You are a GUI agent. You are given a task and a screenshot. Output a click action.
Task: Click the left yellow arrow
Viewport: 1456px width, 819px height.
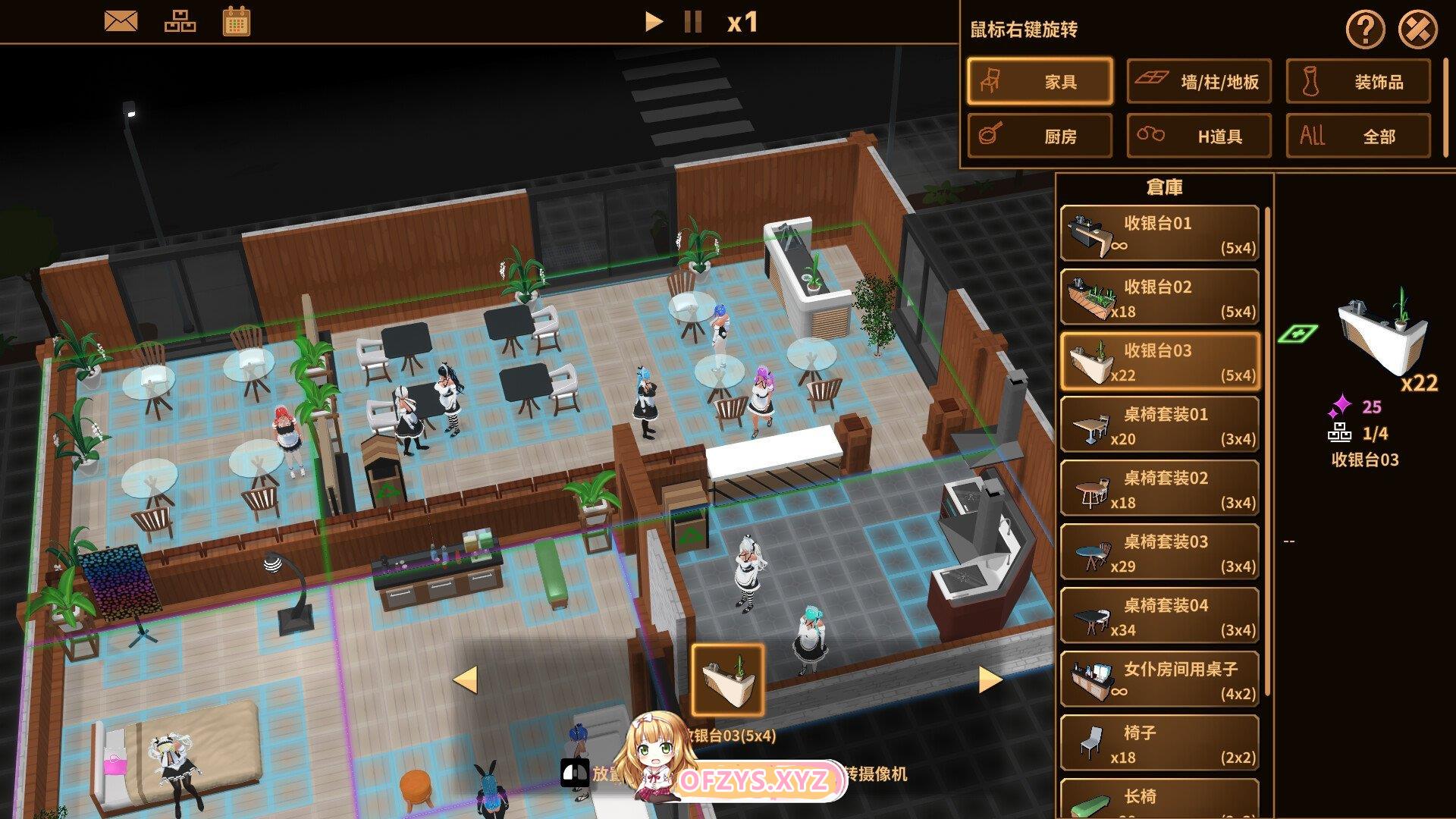[x=466, y=679]
